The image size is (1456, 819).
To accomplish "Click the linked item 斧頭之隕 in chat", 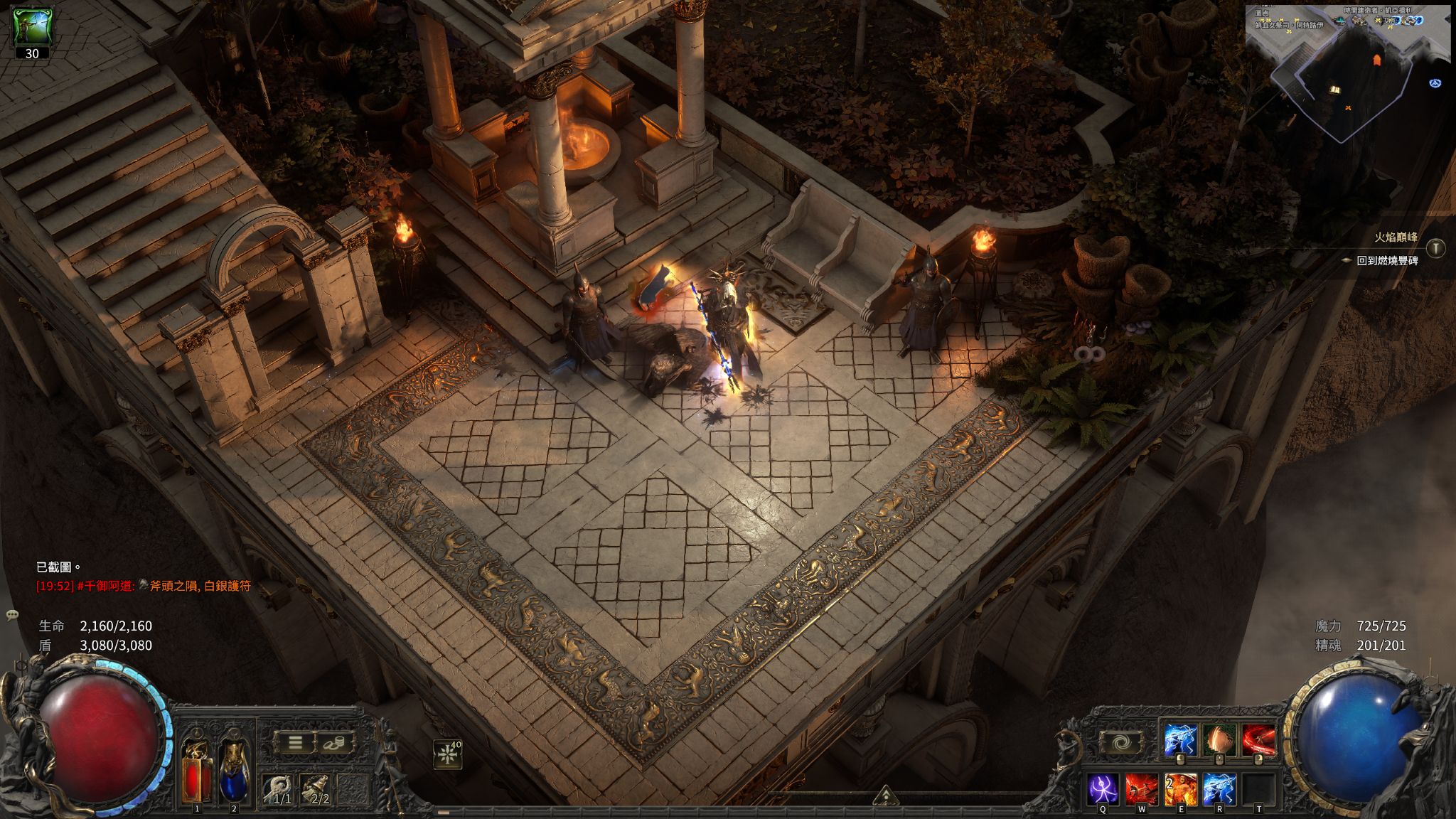I will pyautogui.click(x=170, y=587).
